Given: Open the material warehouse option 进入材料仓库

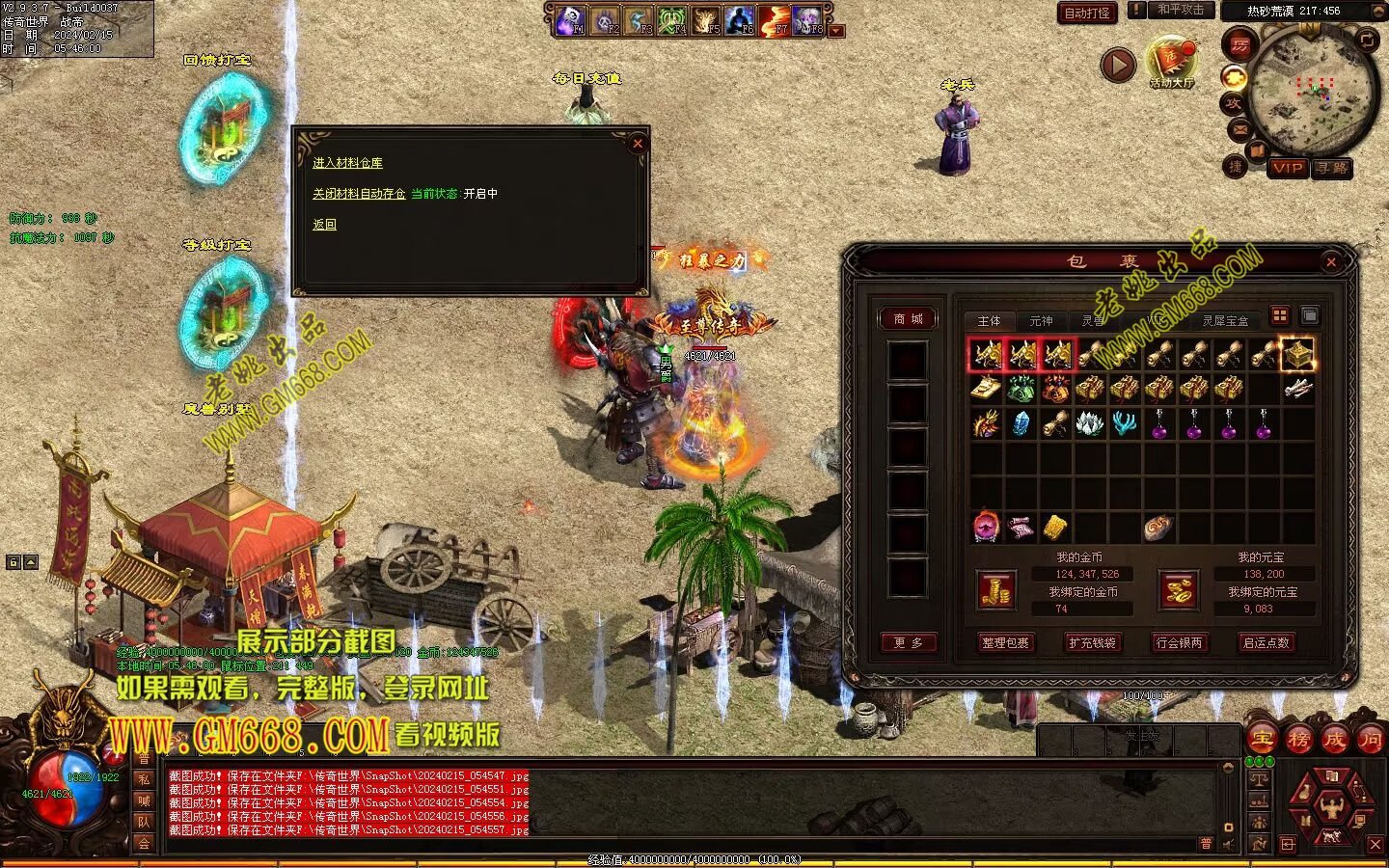Looking at the screenshot, I should pos(347,163).
